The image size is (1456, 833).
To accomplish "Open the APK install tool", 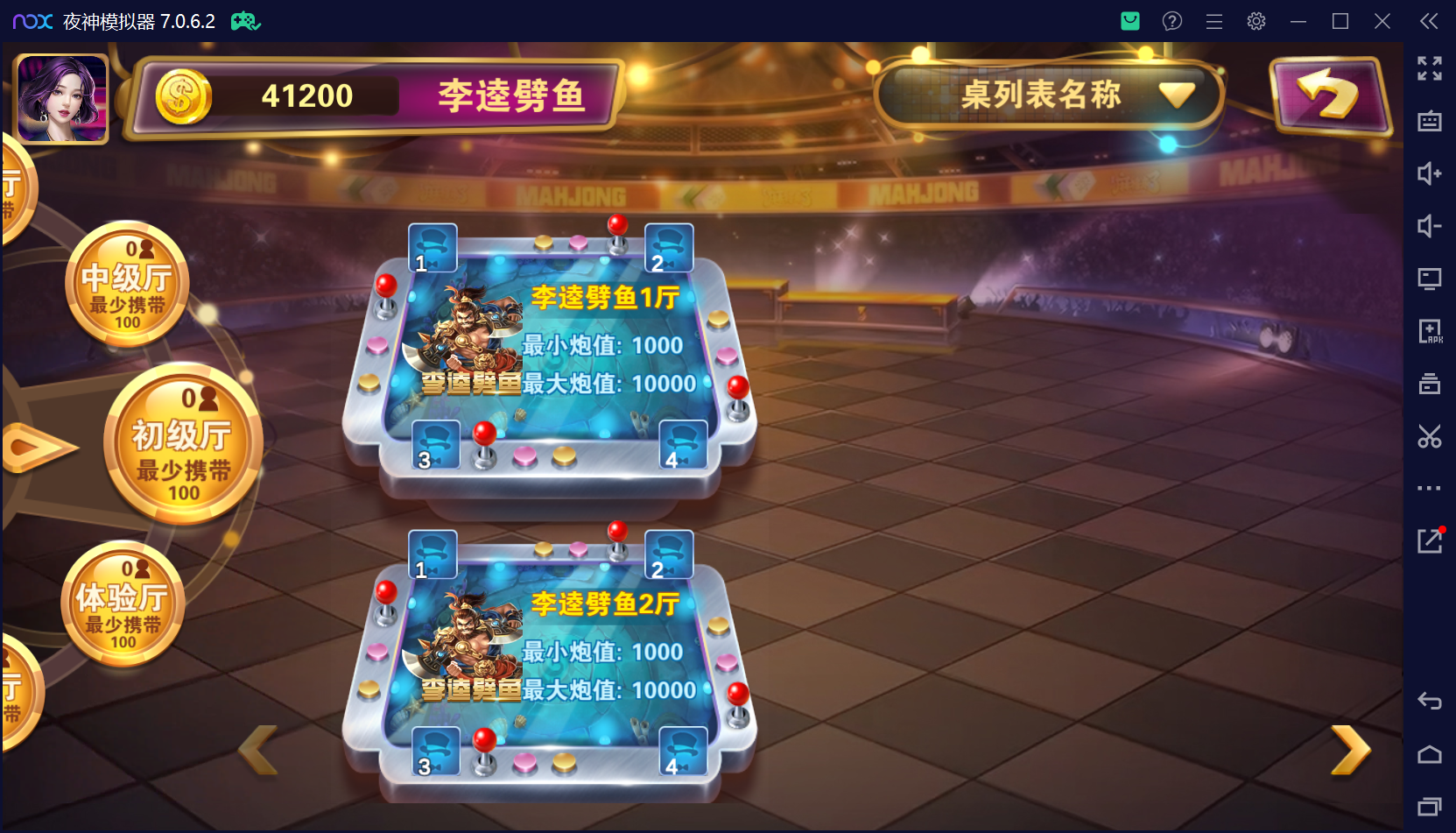I will tap(1430, 331).
